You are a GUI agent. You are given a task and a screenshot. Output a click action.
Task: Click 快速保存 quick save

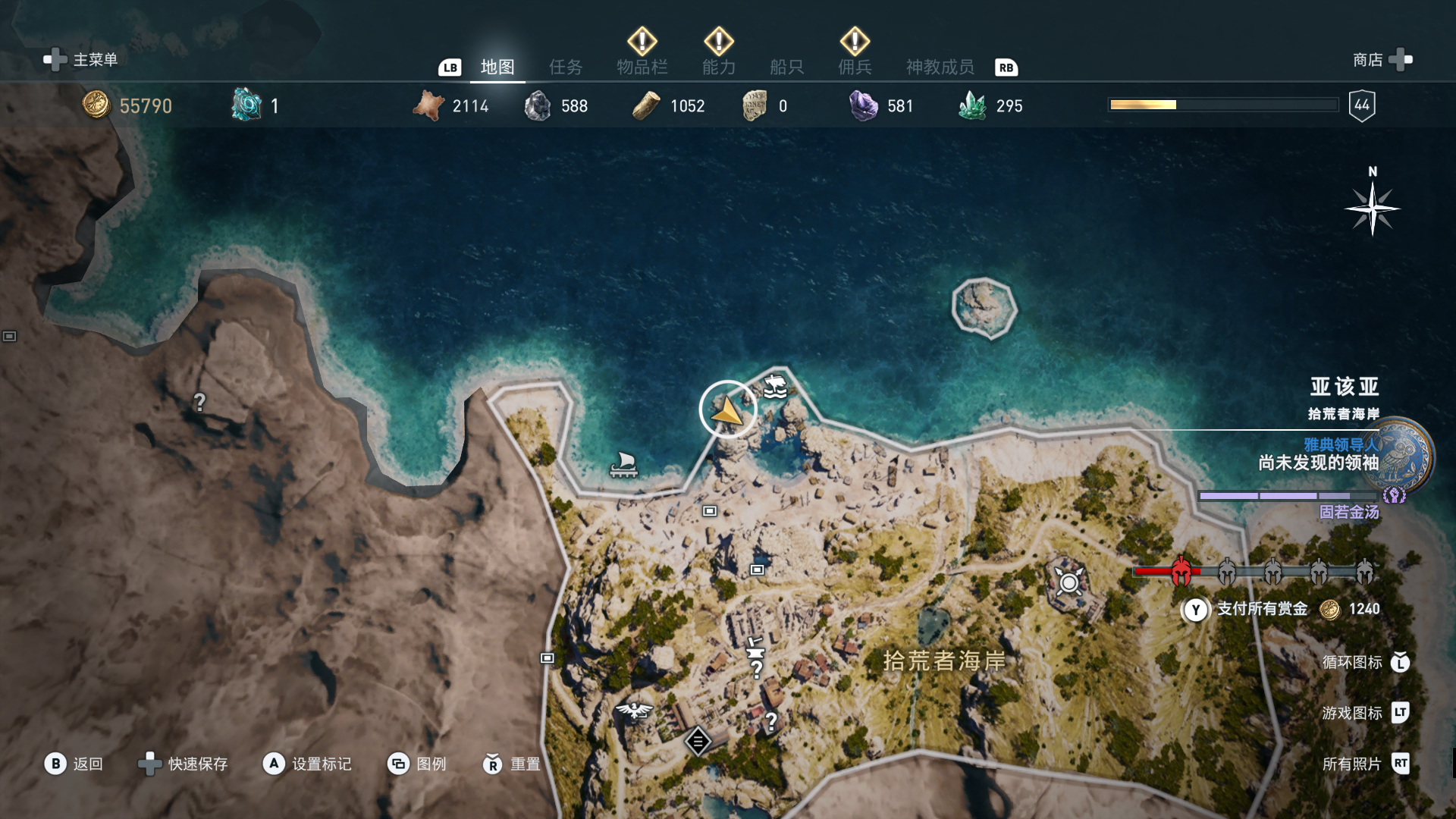pyautogui.click(x=184, y=764)
